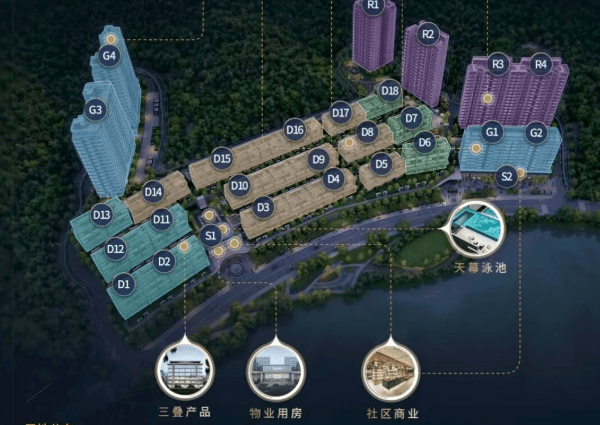Open the 天幕泳池 pool thumbnail

[x=477, y=228]
